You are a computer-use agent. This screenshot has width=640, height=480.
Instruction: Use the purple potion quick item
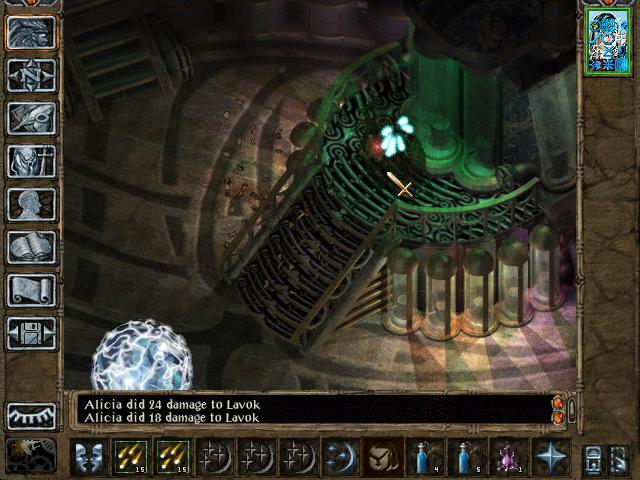click(x=508, y=457)
